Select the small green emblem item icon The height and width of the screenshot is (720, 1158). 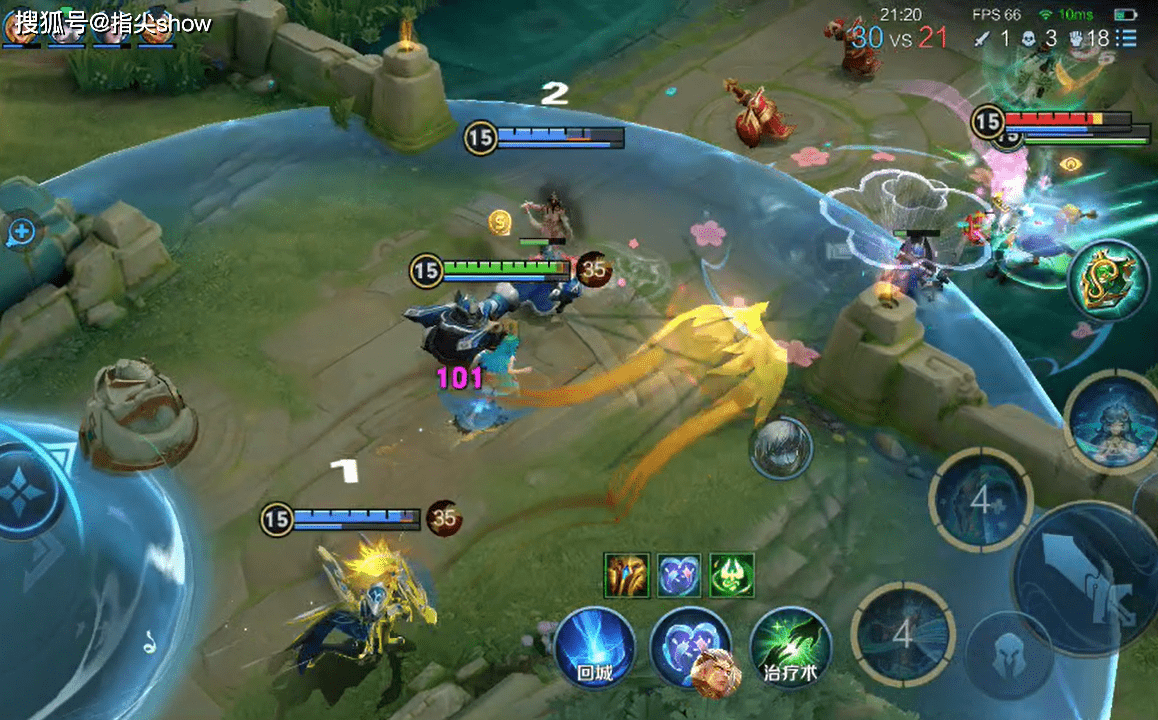(732, 576)
